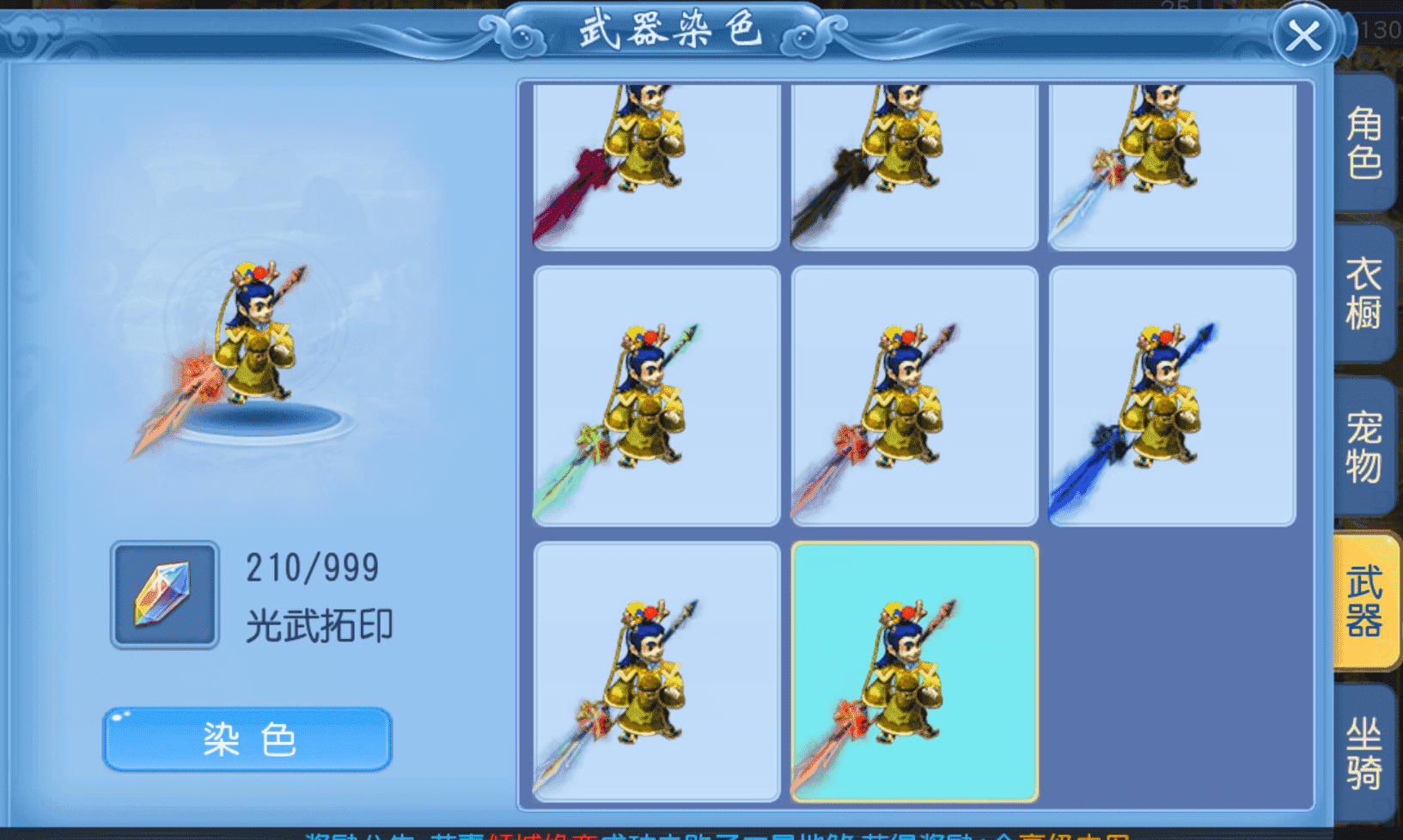Select the pink-red dye in middle row
The image size is (1403, 840).
click(913, 398)
